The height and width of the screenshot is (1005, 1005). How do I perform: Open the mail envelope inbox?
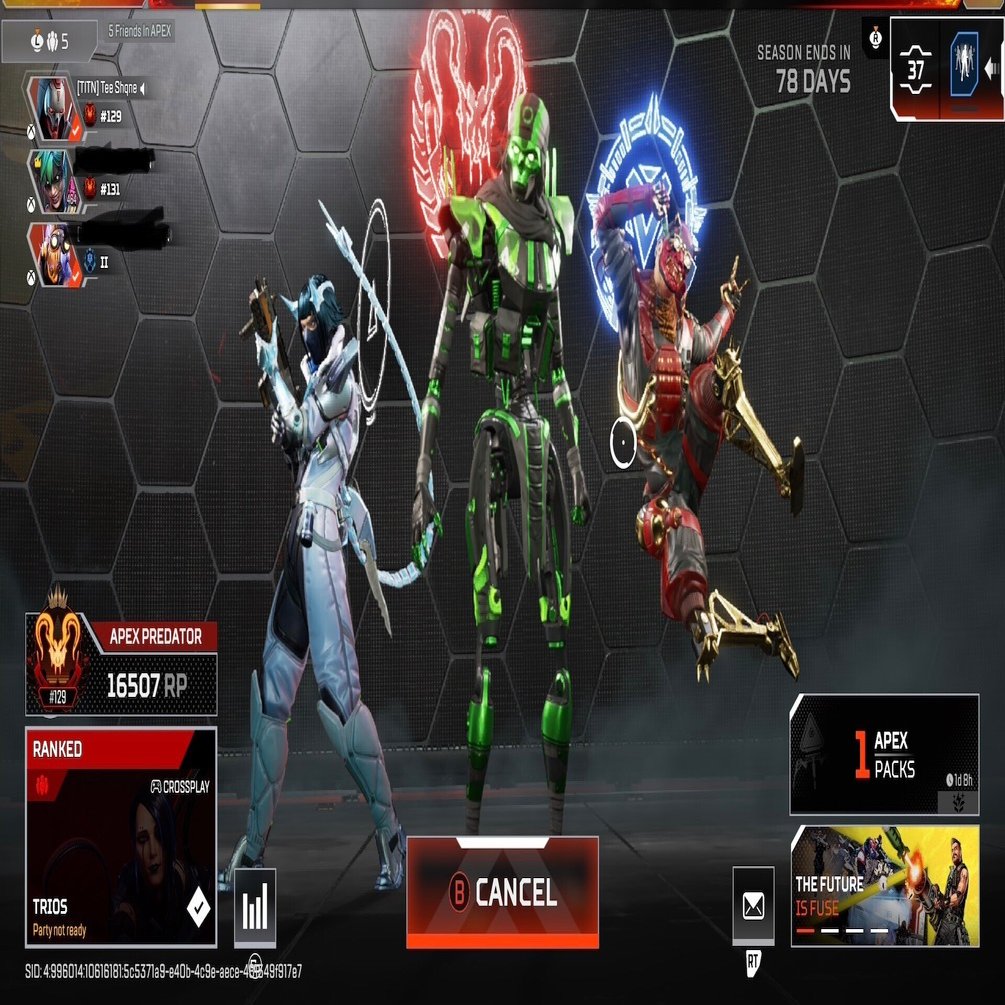(753, 906)
